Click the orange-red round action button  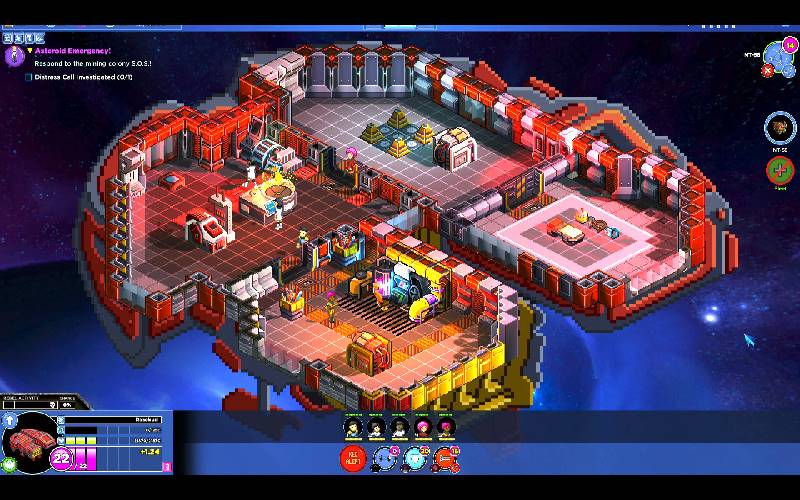click(448, 459)
